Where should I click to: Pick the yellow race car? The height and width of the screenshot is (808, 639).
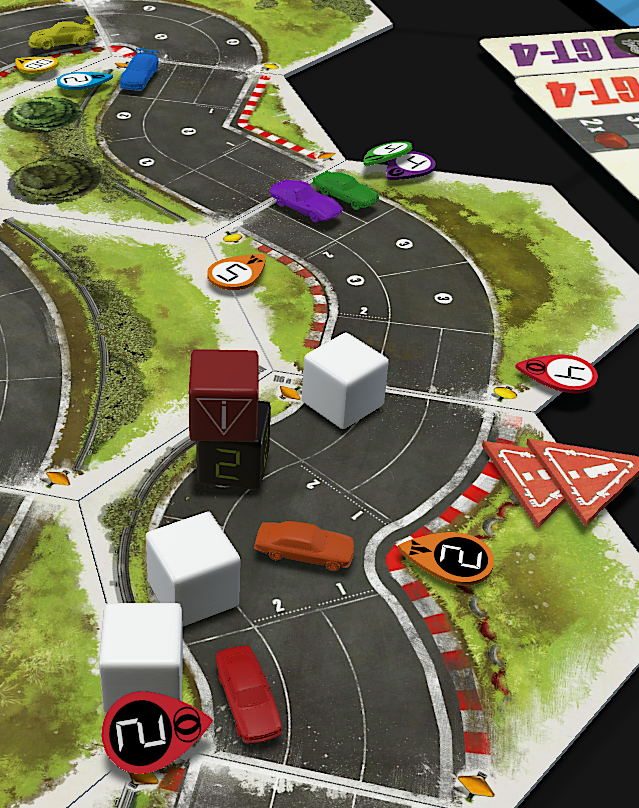62,34
